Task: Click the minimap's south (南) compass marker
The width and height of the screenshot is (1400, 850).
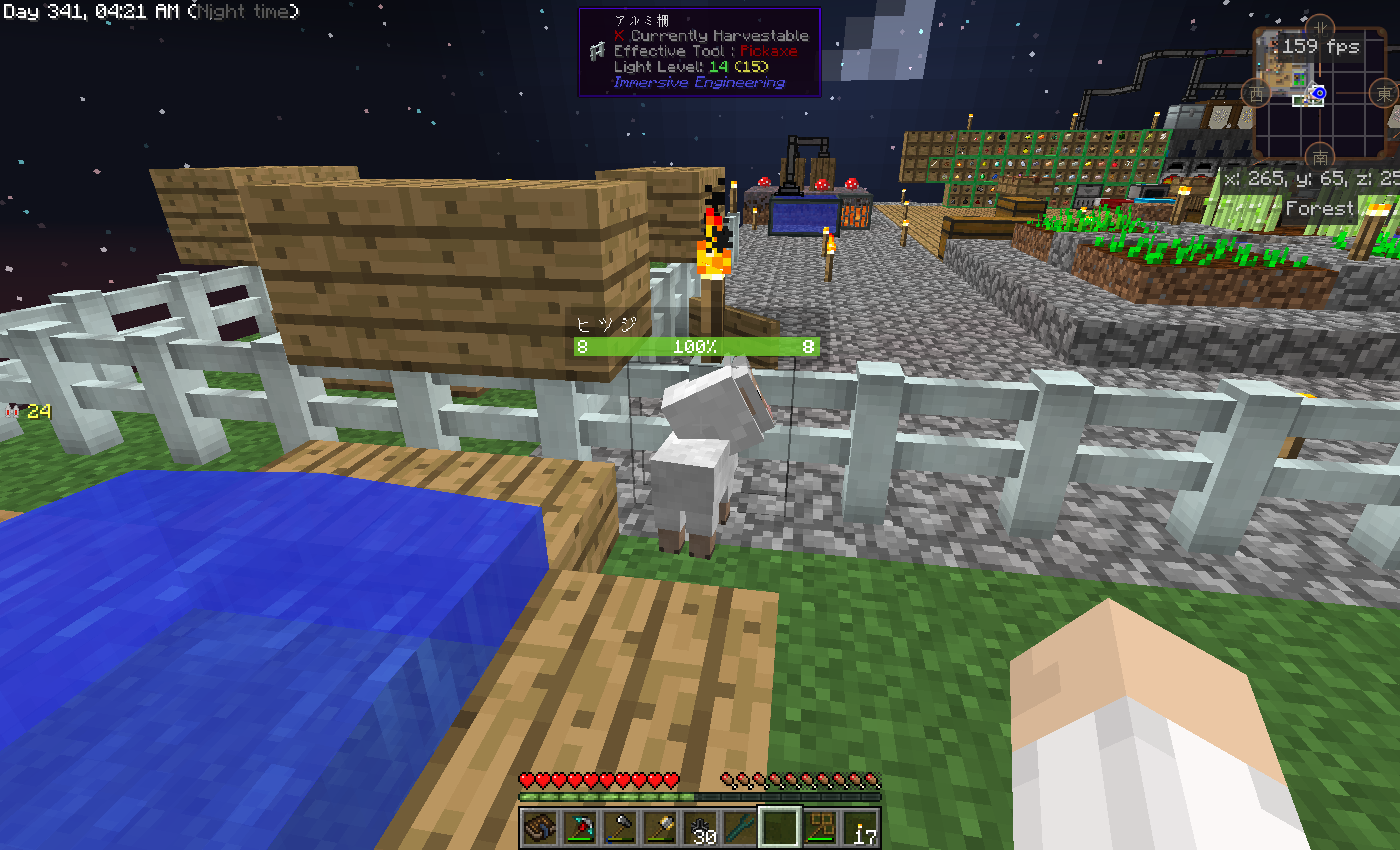Action: click(1320, 157)
